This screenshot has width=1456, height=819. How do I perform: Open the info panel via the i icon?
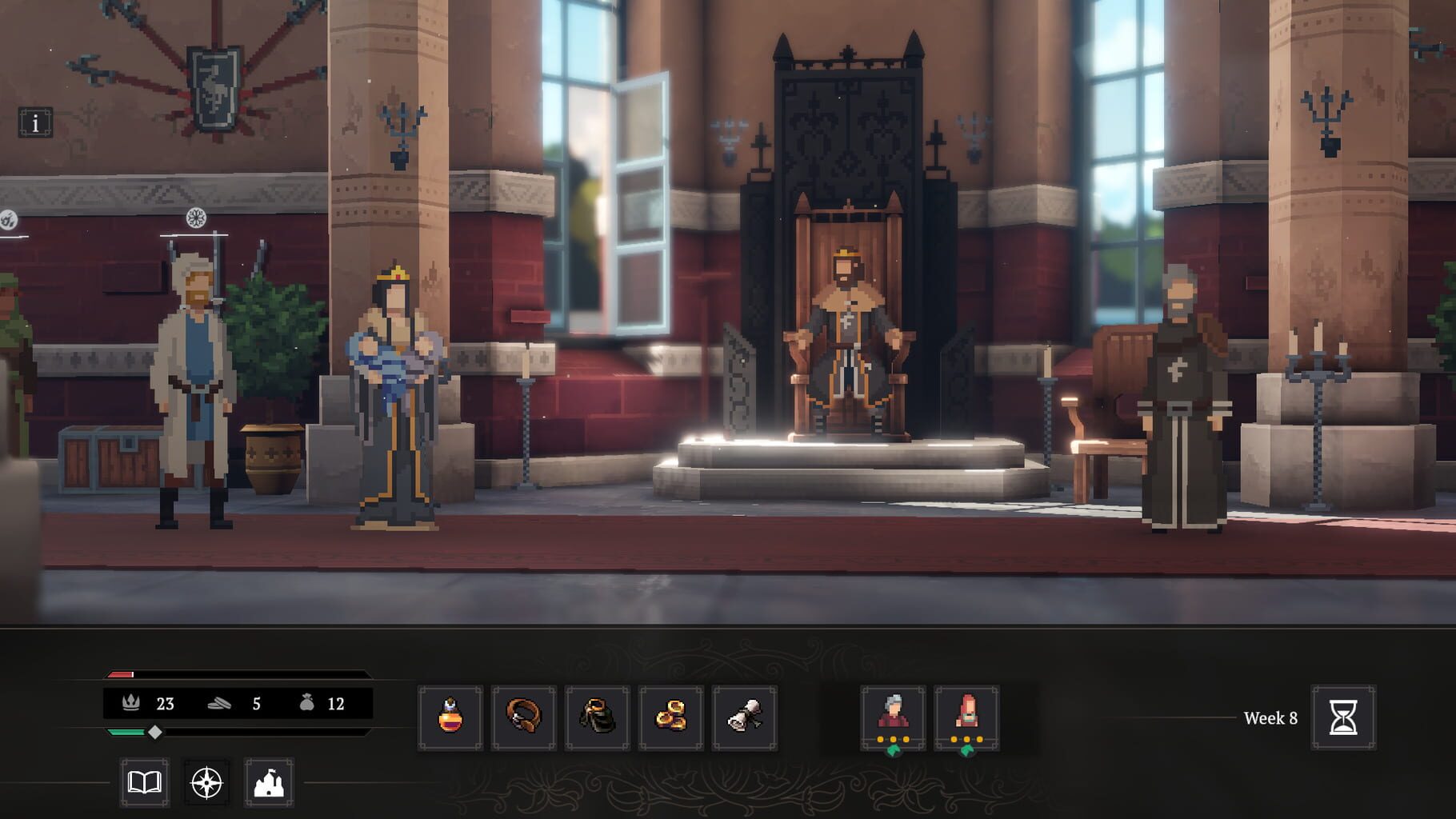(x=34, y=122)
